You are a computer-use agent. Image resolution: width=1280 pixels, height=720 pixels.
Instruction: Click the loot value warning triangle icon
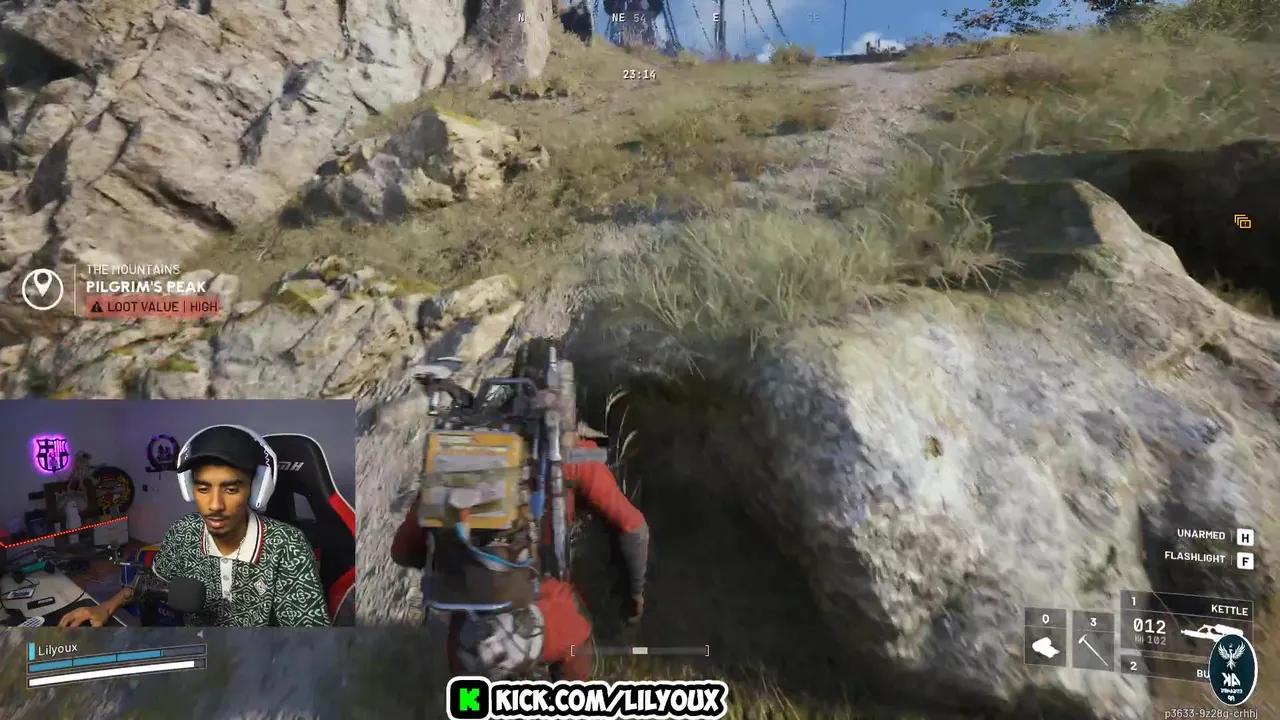(x=95, y=307)
